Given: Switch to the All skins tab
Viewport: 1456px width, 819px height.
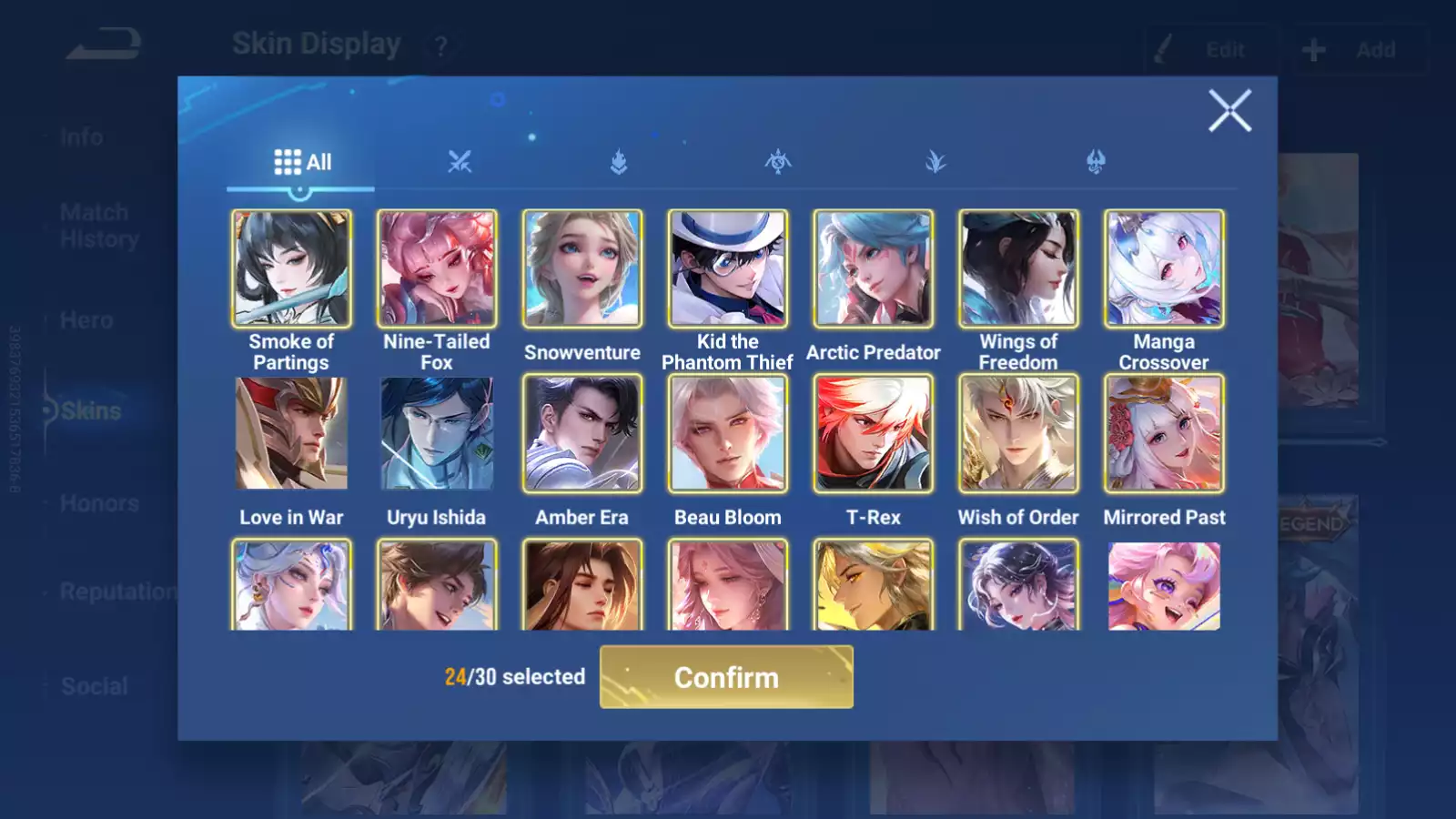Looking at the screenshot, I should click(302, 161).
